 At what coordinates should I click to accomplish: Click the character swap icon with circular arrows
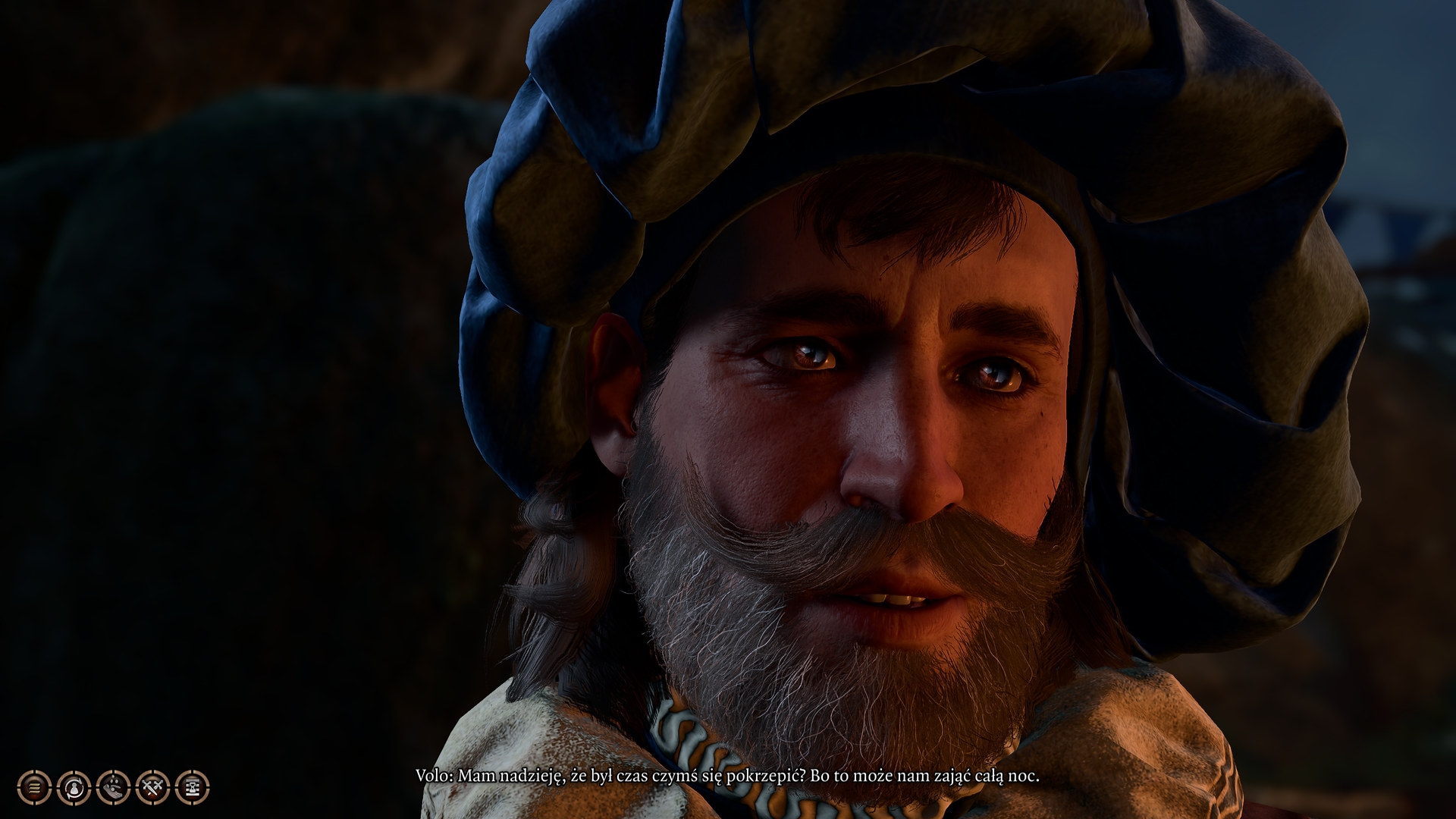74,788
